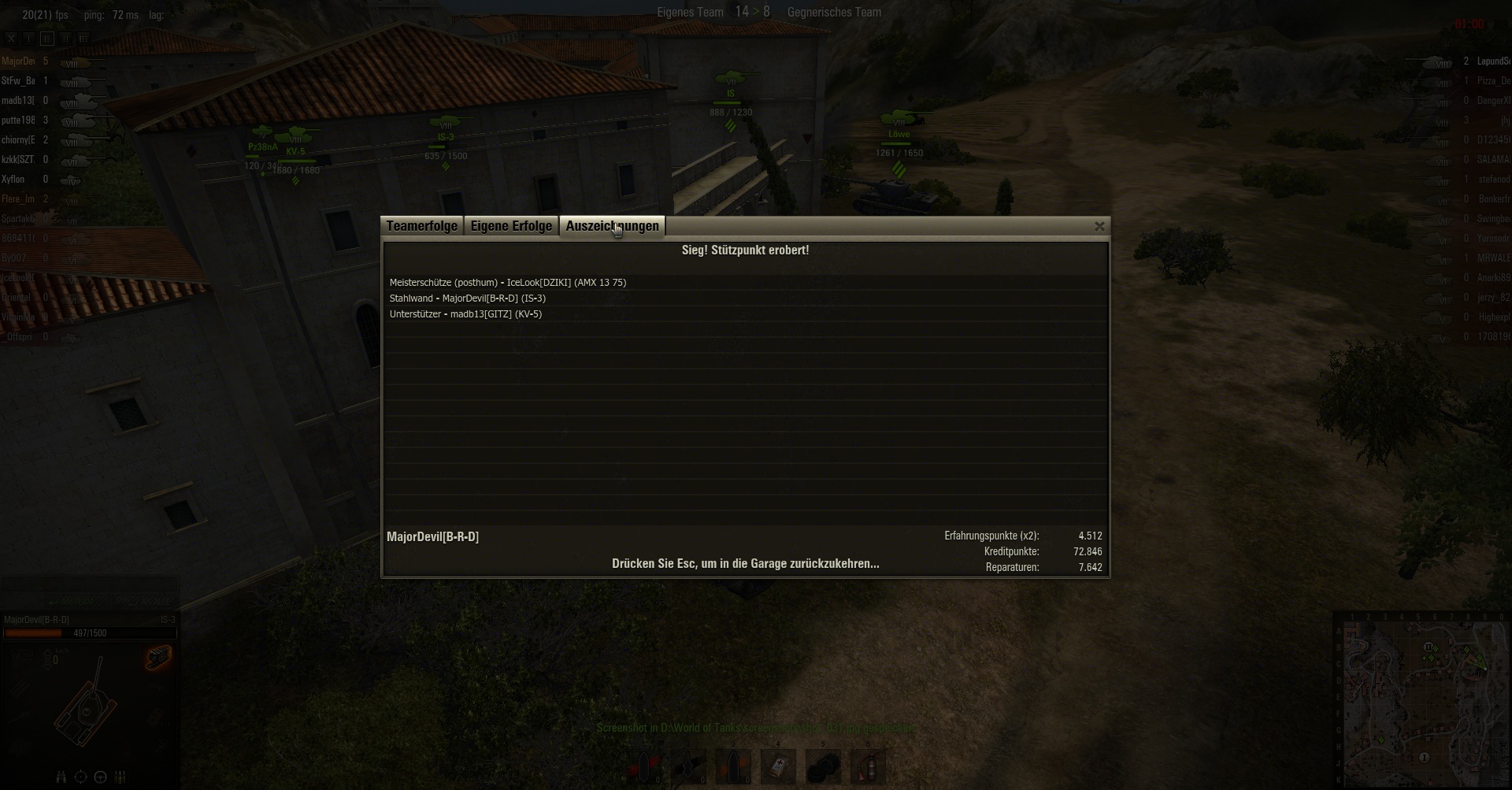
Task: Close the battle results window
Action: point(1099,227)
